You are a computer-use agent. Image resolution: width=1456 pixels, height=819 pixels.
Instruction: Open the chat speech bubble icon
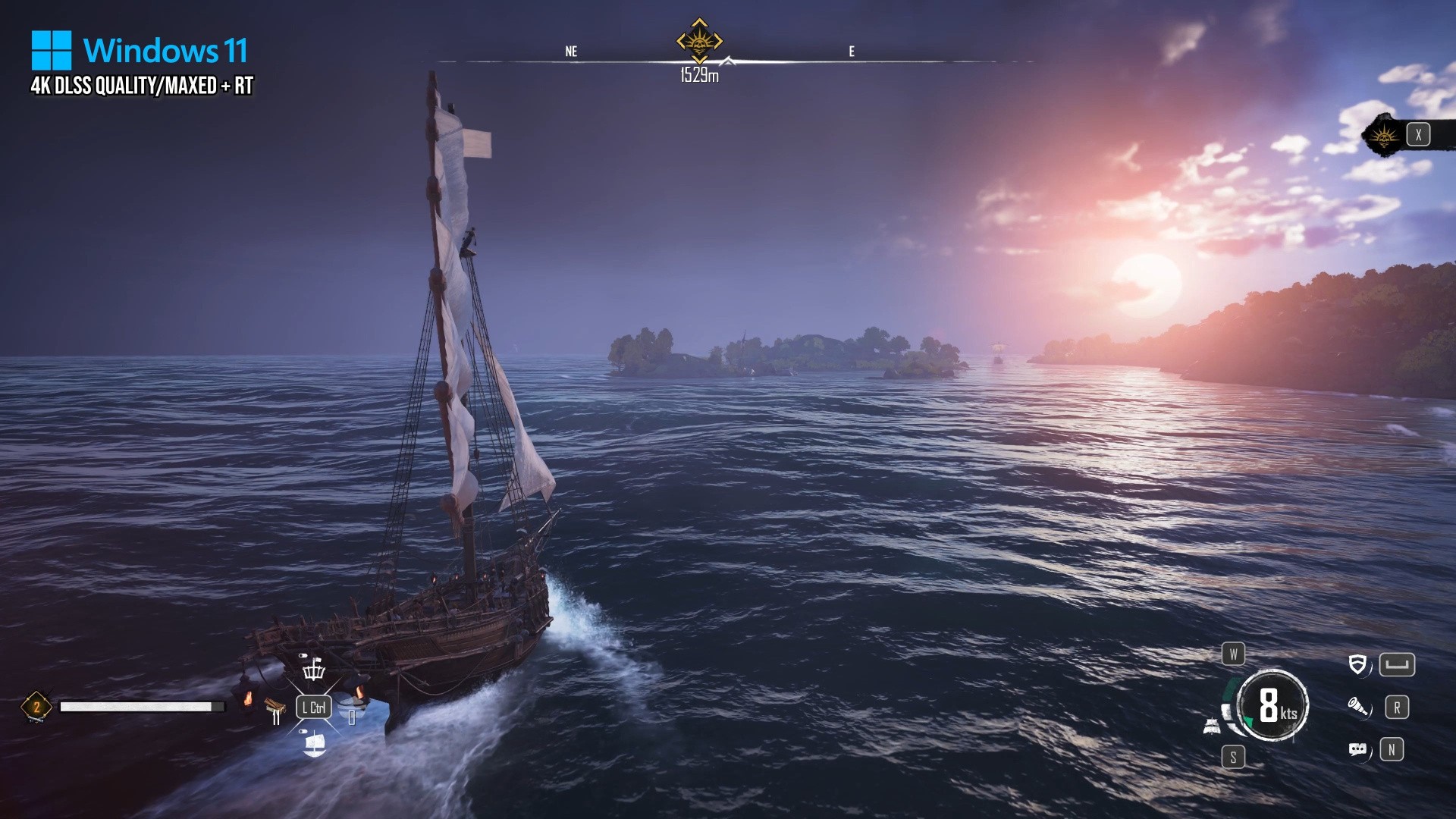point(1357,750)
